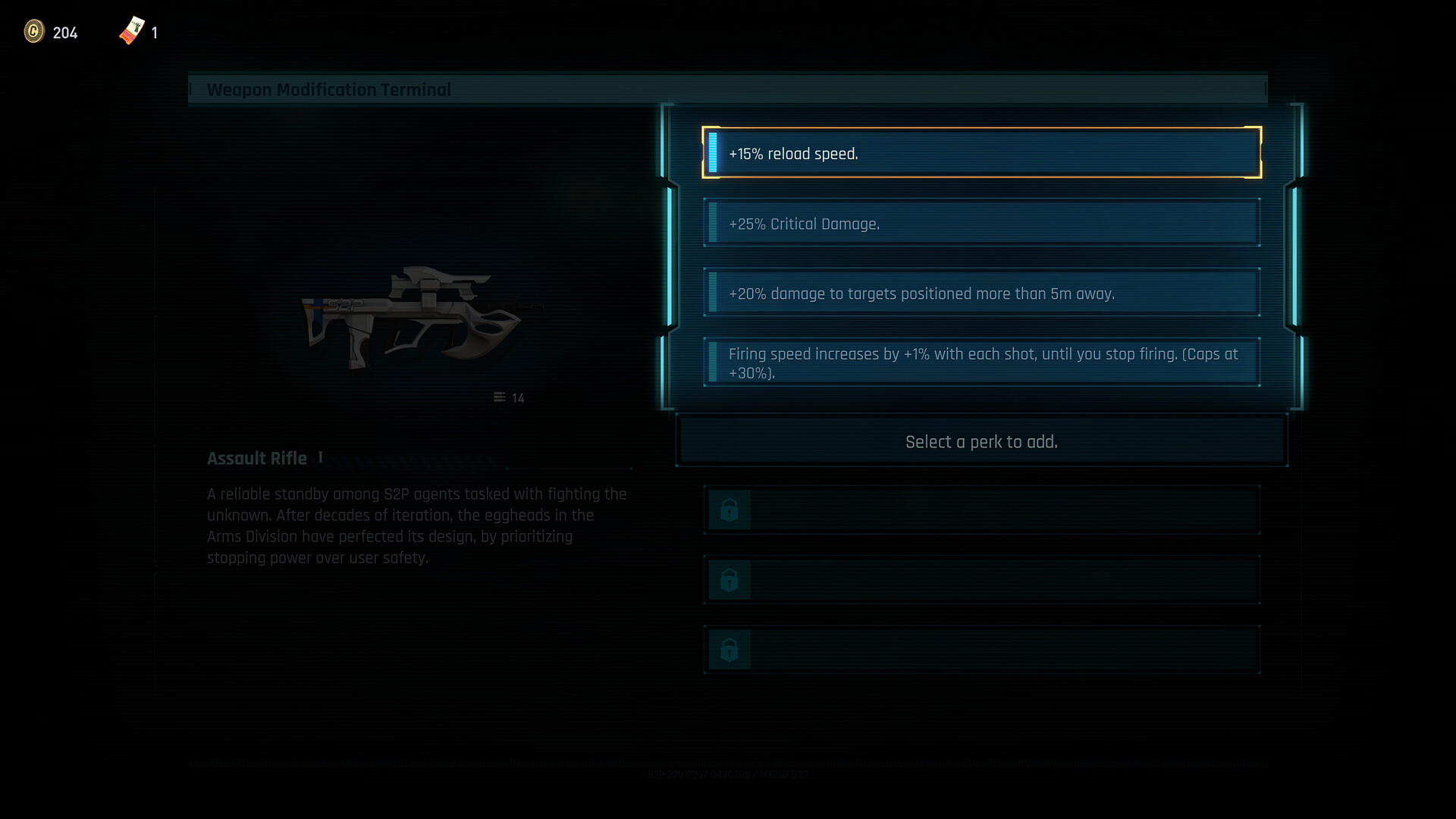Image resolution: width=1456 pixels, height=819 pixels.
Task: Click the gold coin currency icon
Action: 34,33
